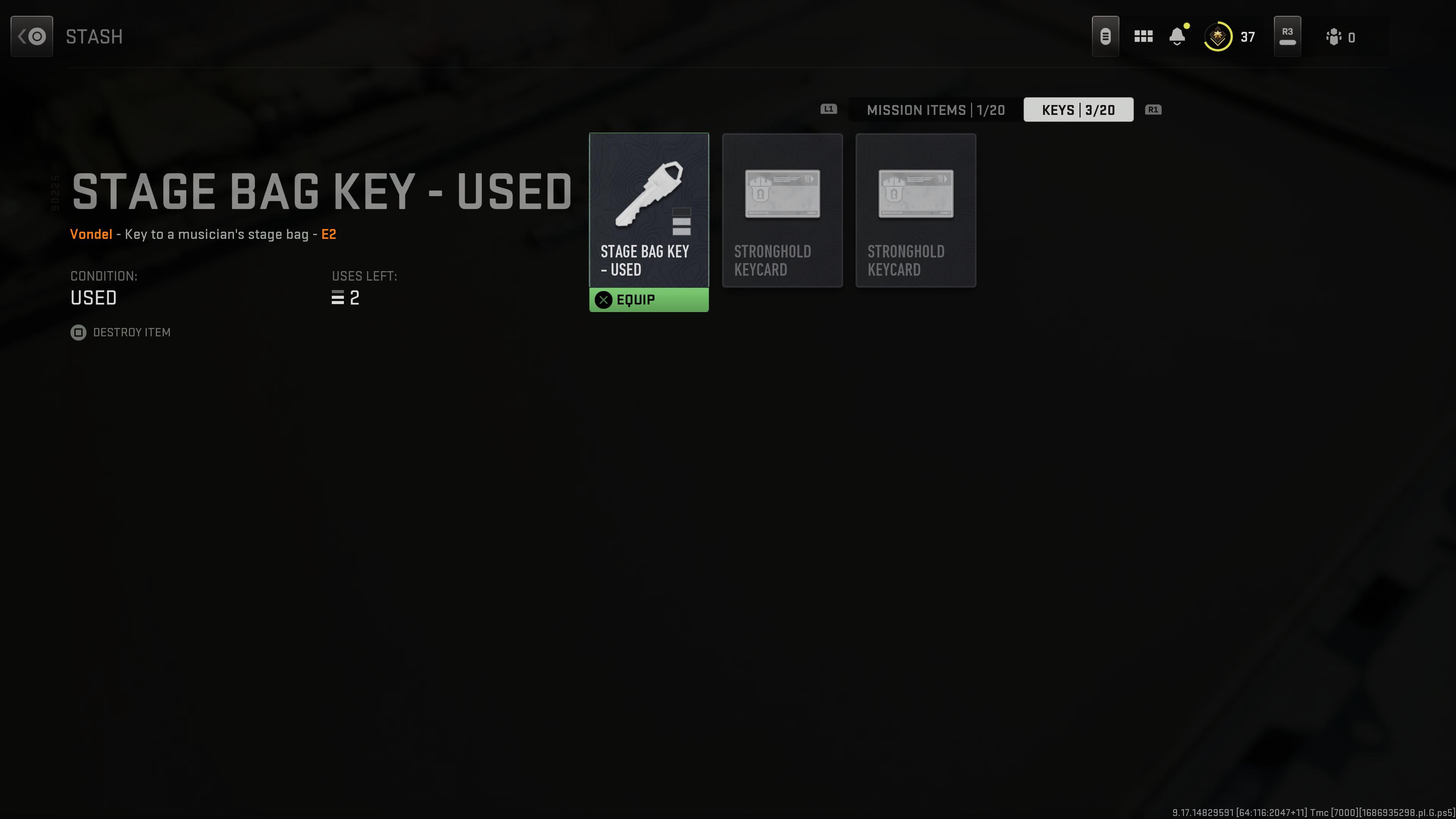Screen dimensions: 1456x819
Task: Select the first Stronghold Keycard
Action: click(x=782, y=210)
